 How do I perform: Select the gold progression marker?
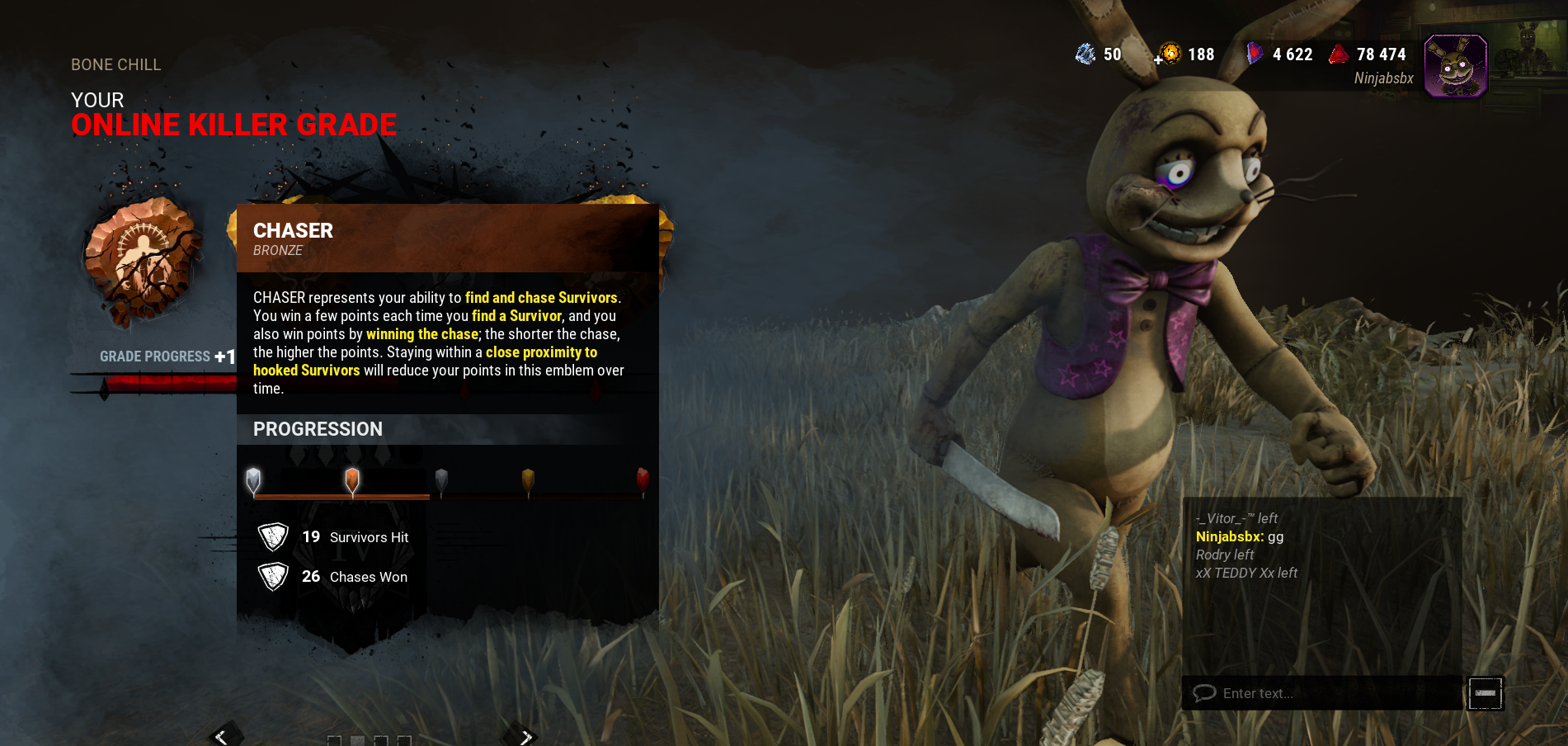(x=528, y=479)
